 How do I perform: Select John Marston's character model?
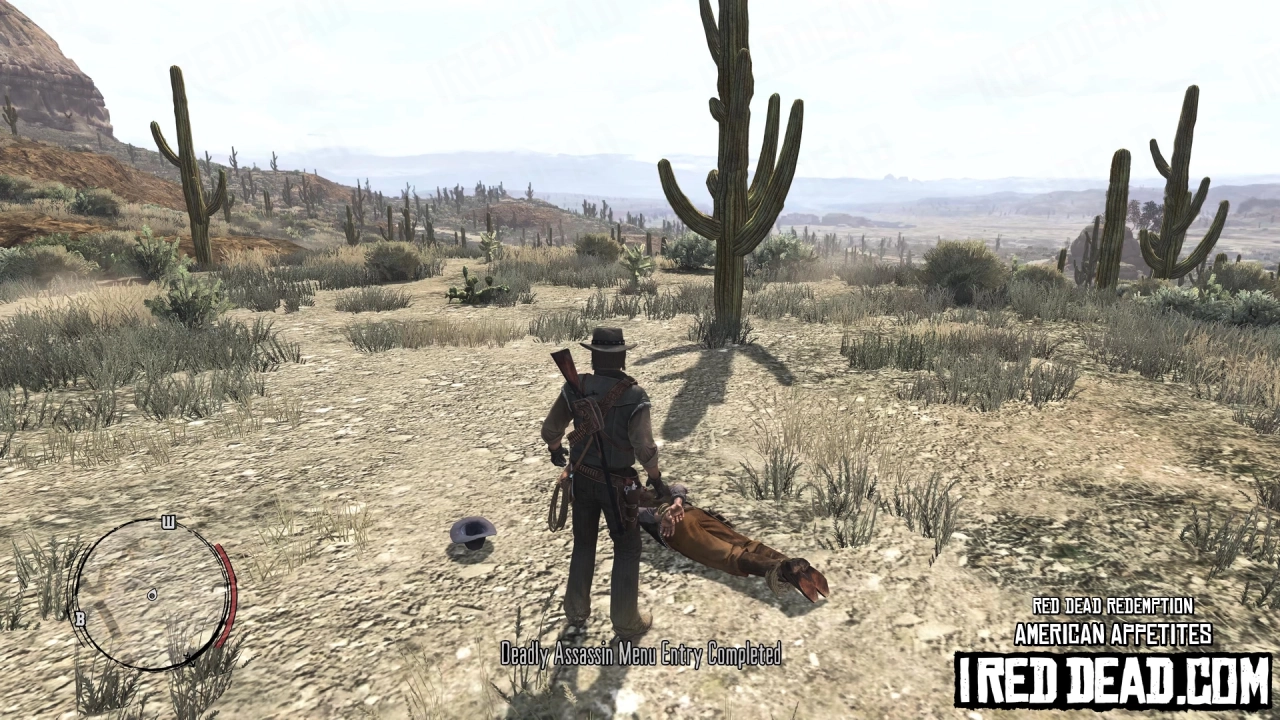coord(598,470)
